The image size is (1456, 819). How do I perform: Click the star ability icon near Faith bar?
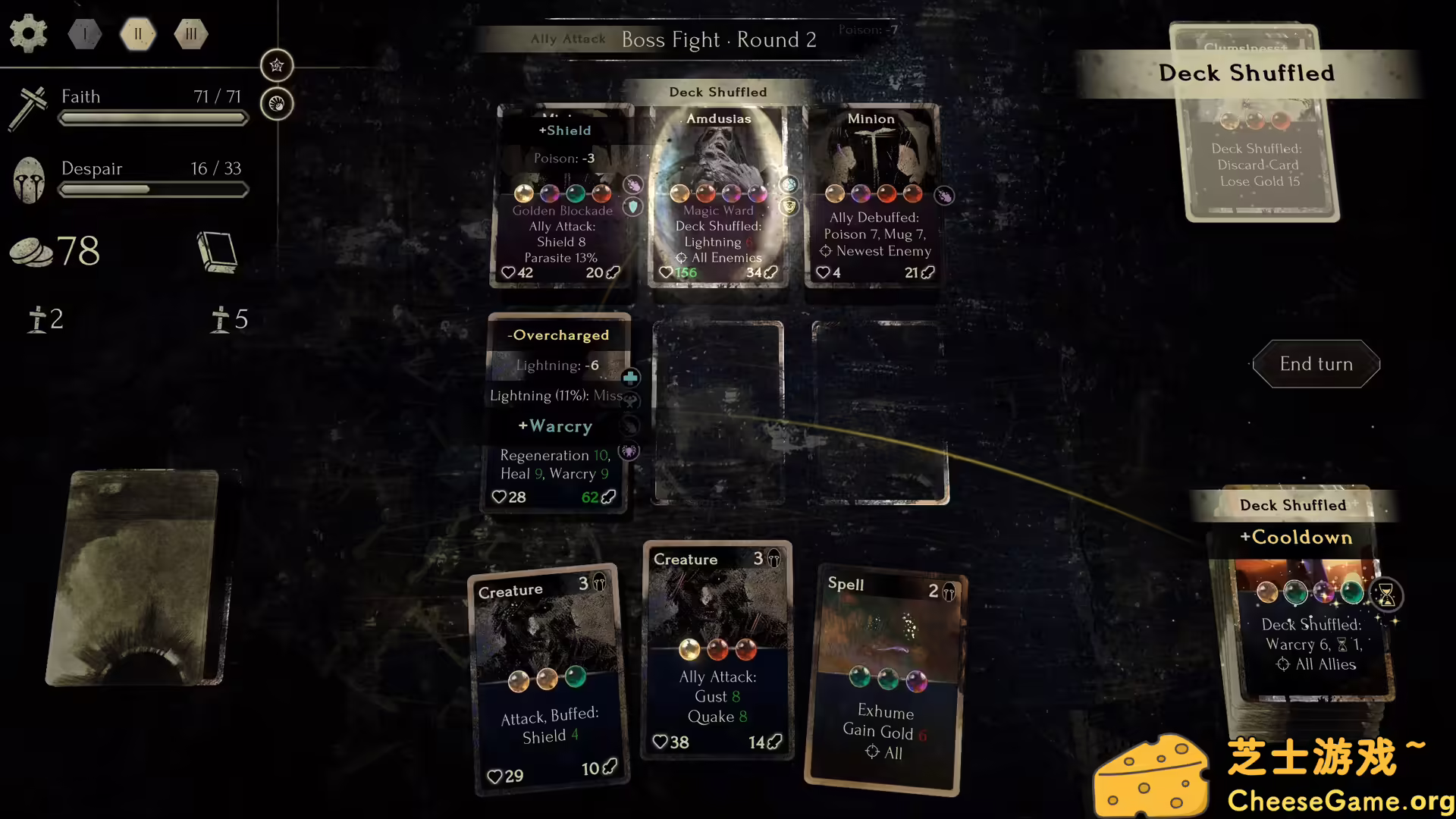pyautogui.click(x=277, y=65)
